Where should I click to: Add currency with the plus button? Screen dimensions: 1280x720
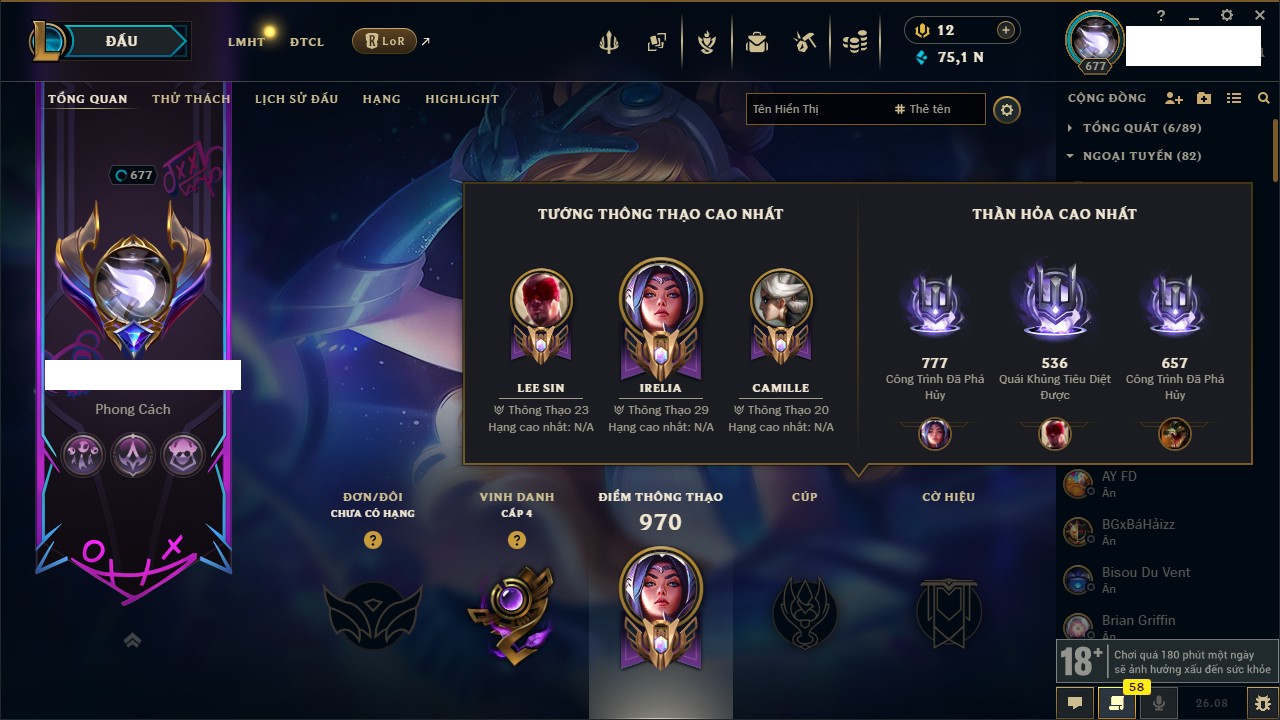[x=1006, y=30]
